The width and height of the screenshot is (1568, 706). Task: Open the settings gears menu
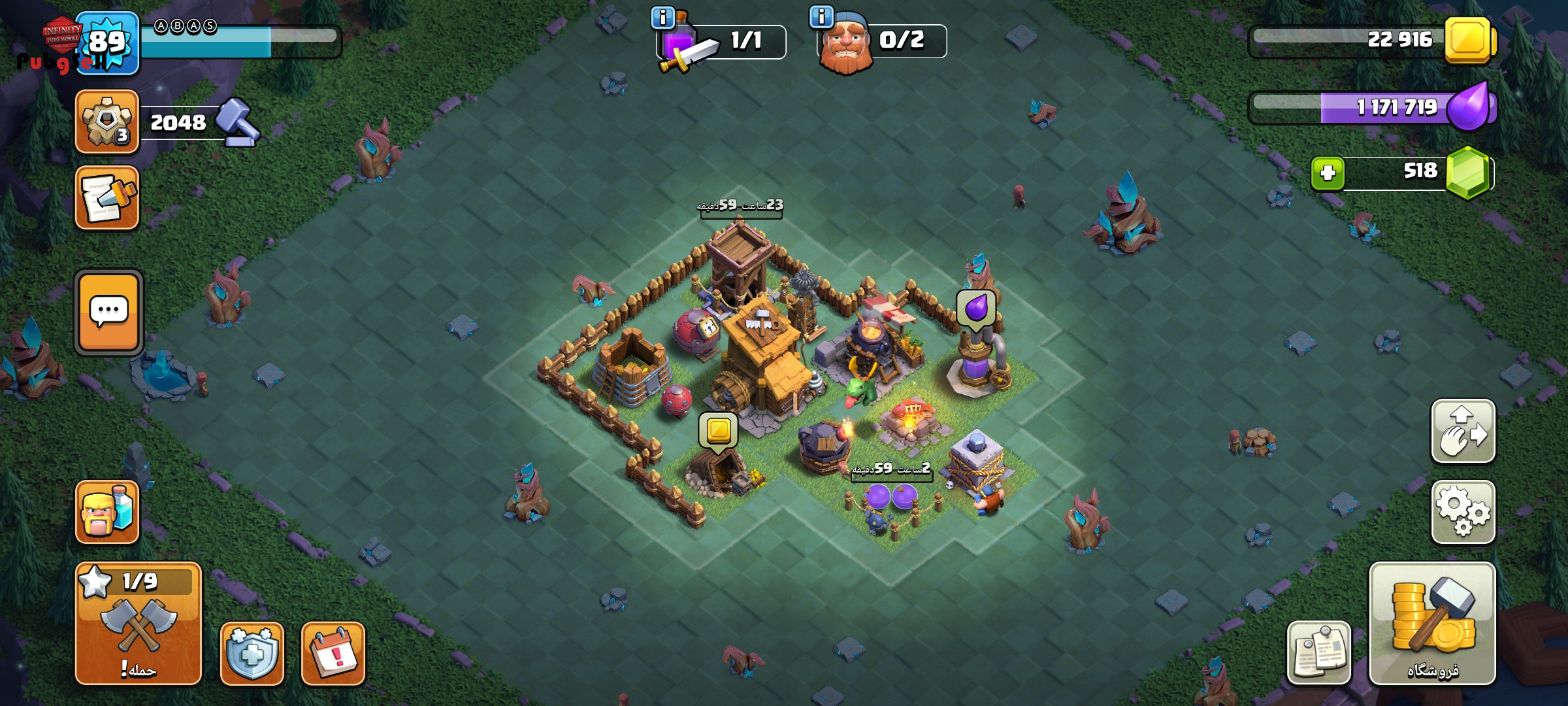(1463, 513)
